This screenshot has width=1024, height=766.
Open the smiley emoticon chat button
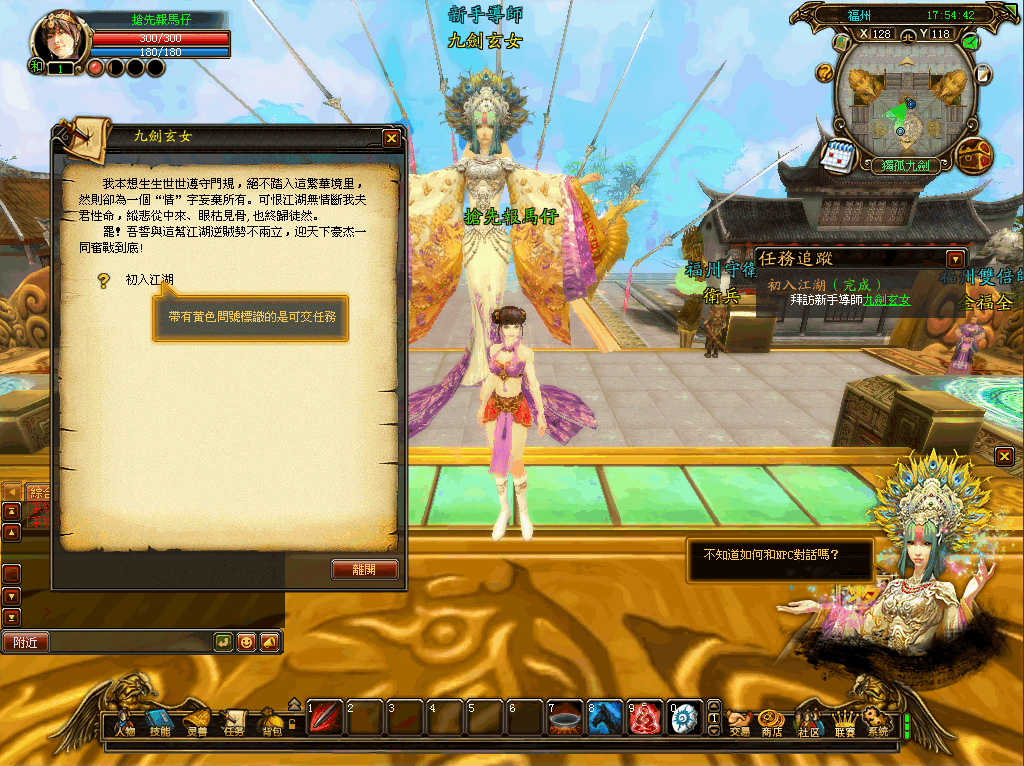click(246, 642)
